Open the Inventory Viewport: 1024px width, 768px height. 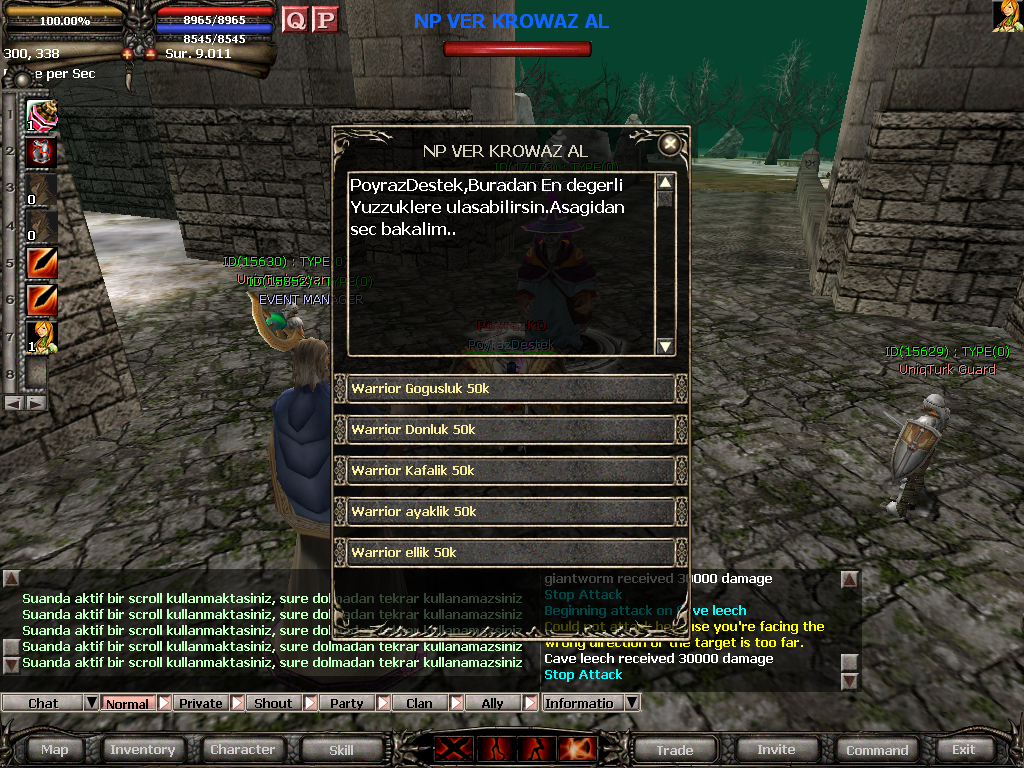(142, 749)
